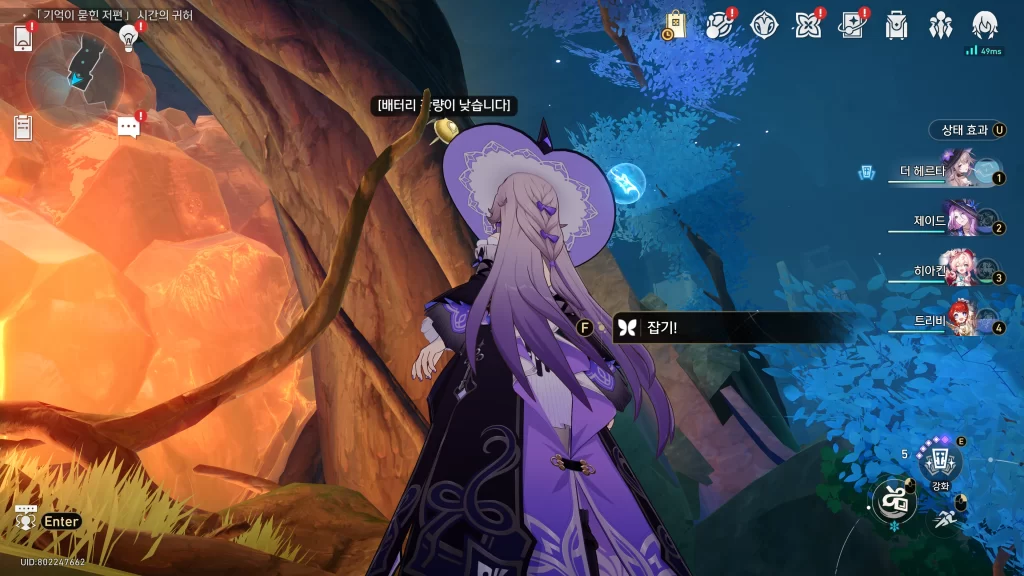Open the mission clipboard icon
This screenshot has height=576, width=1024.
point(23,127)
